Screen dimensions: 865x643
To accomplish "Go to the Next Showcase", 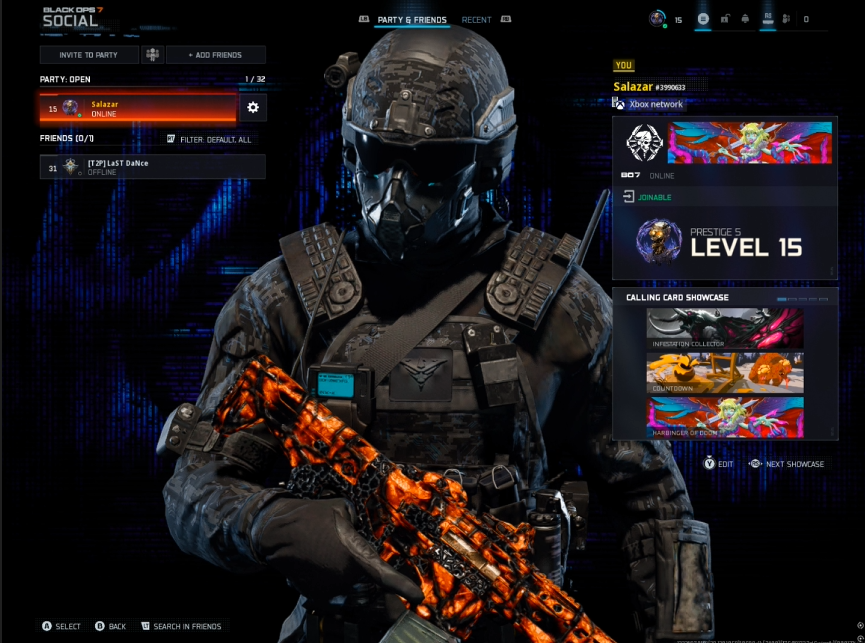I will [786, 464].
